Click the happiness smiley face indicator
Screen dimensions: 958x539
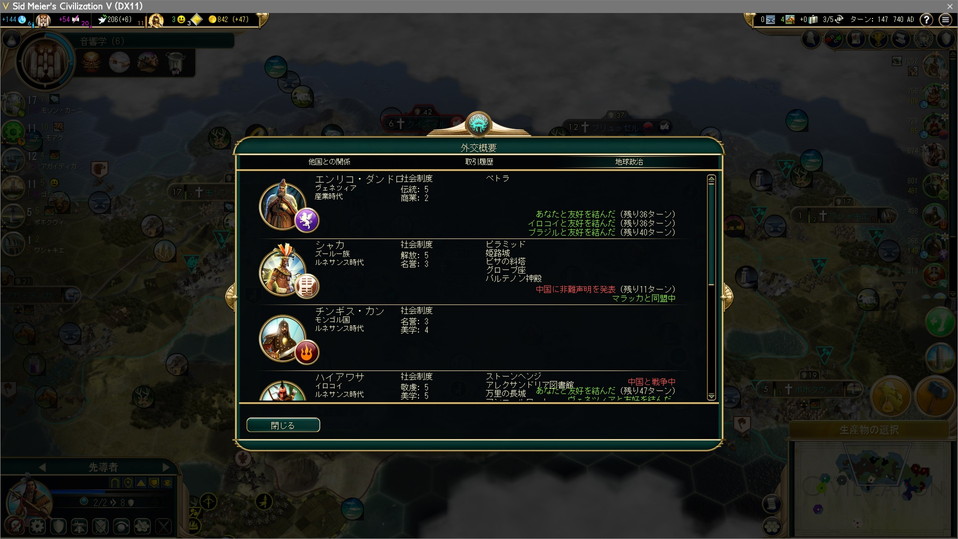coord(180,19)
